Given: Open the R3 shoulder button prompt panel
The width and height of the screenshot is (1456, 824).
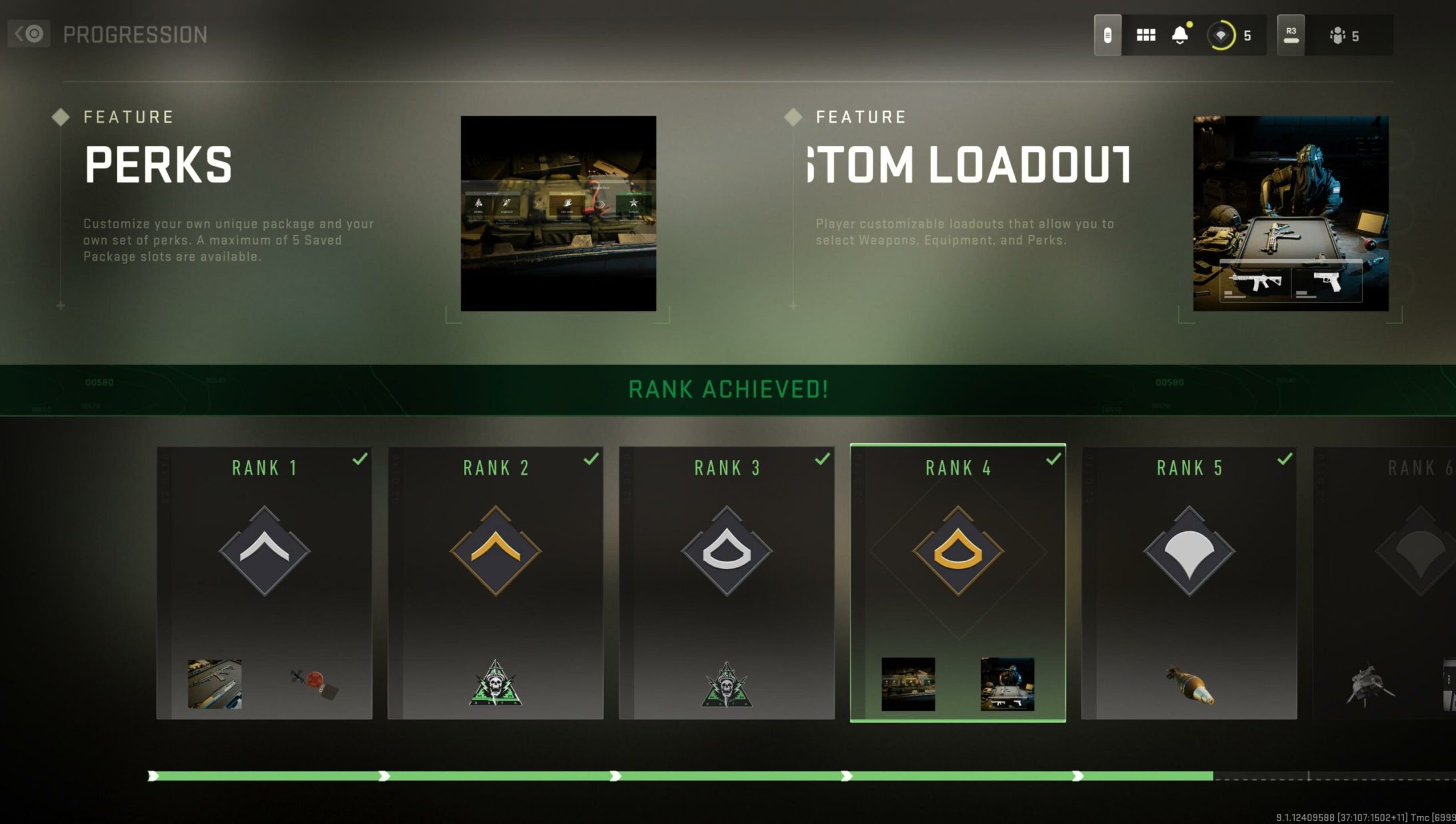Looking at the screenshot, I should [1291, 36].
